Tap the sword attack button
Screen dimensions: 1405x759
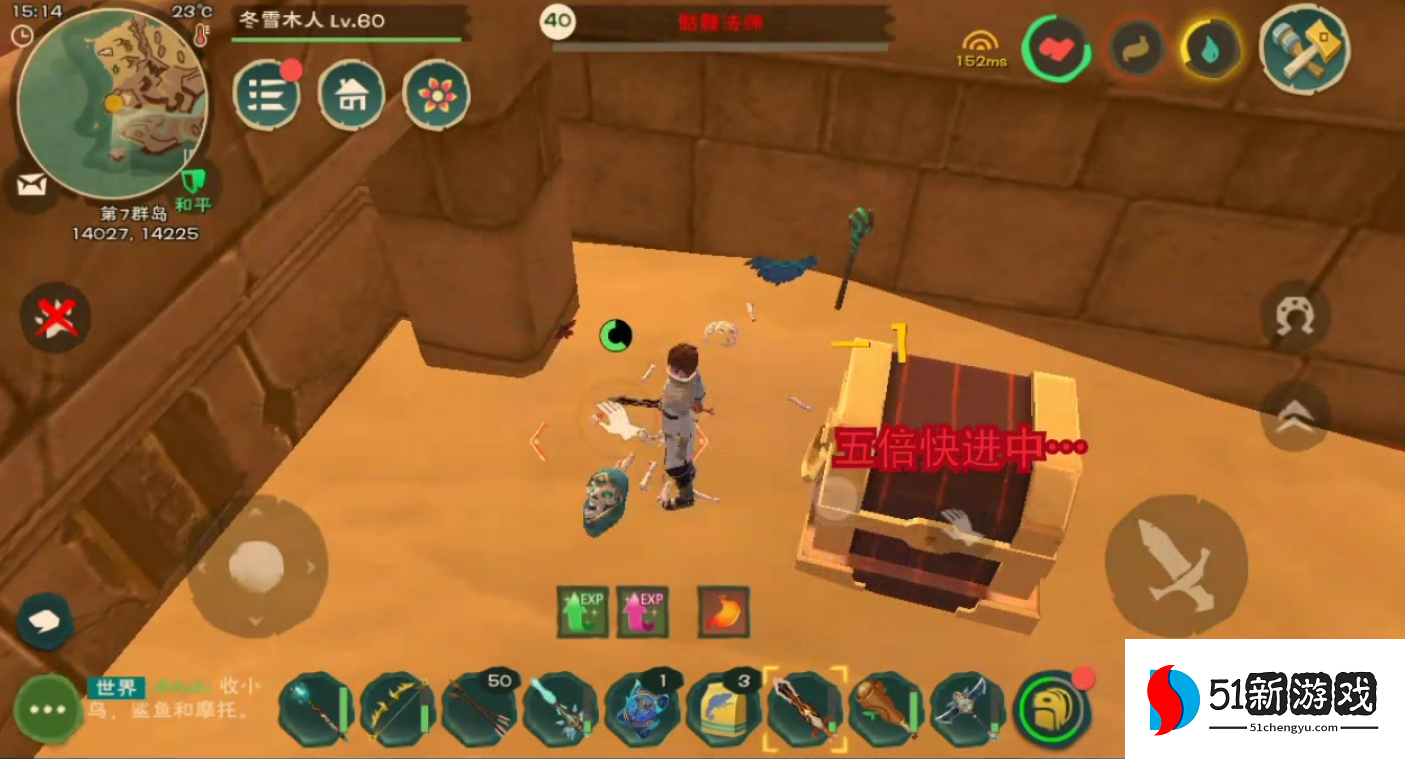[1174, 564]
